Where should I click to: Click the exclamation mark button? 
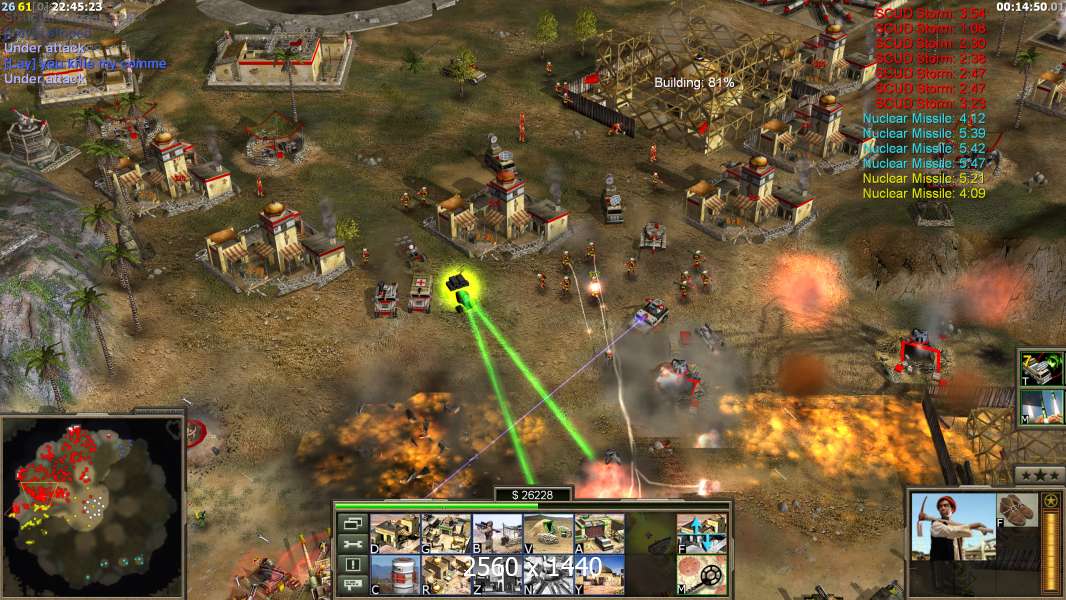coord(351,564)
